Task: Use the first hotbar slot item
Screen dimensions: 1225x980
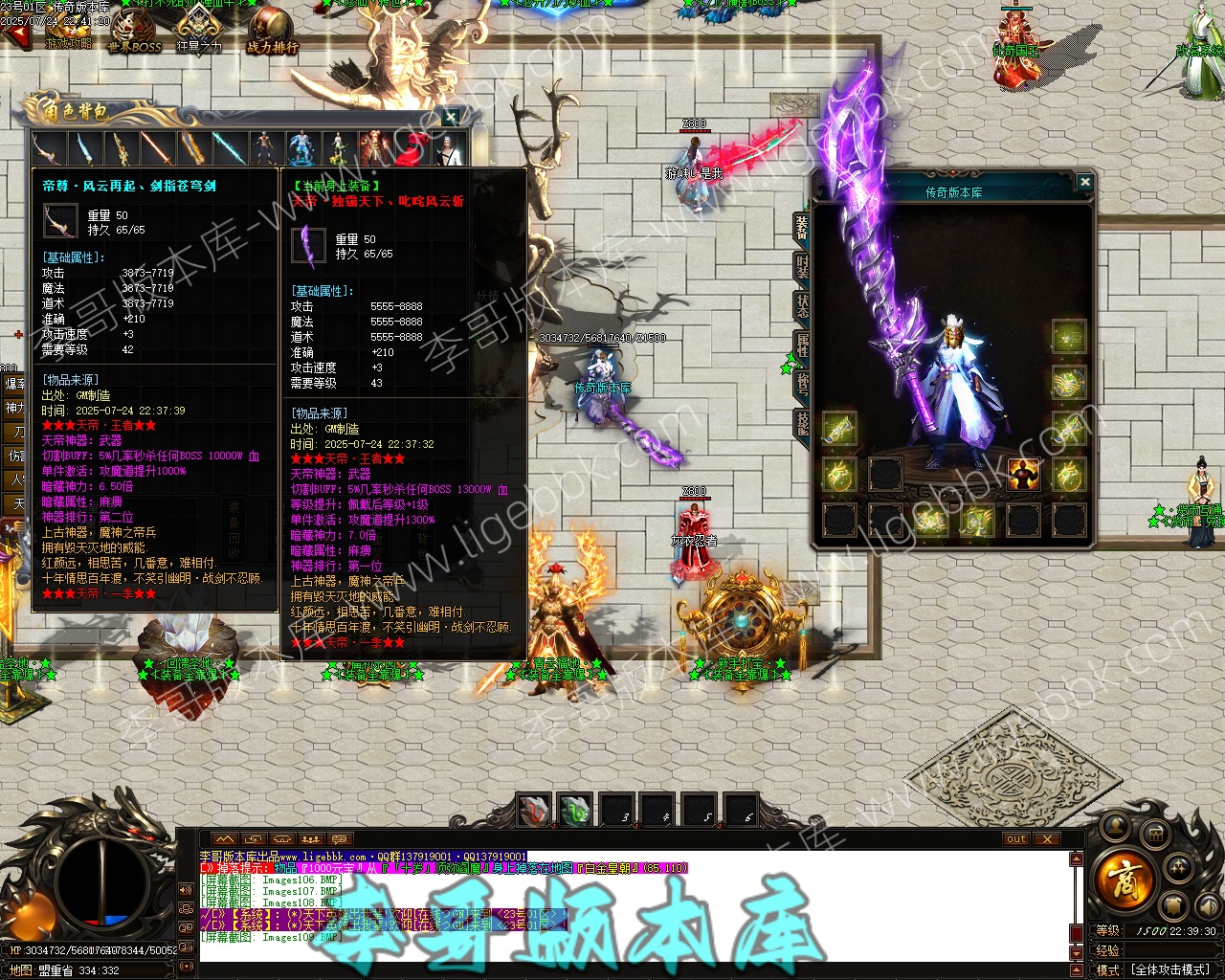Action: [x=535, y=811]
